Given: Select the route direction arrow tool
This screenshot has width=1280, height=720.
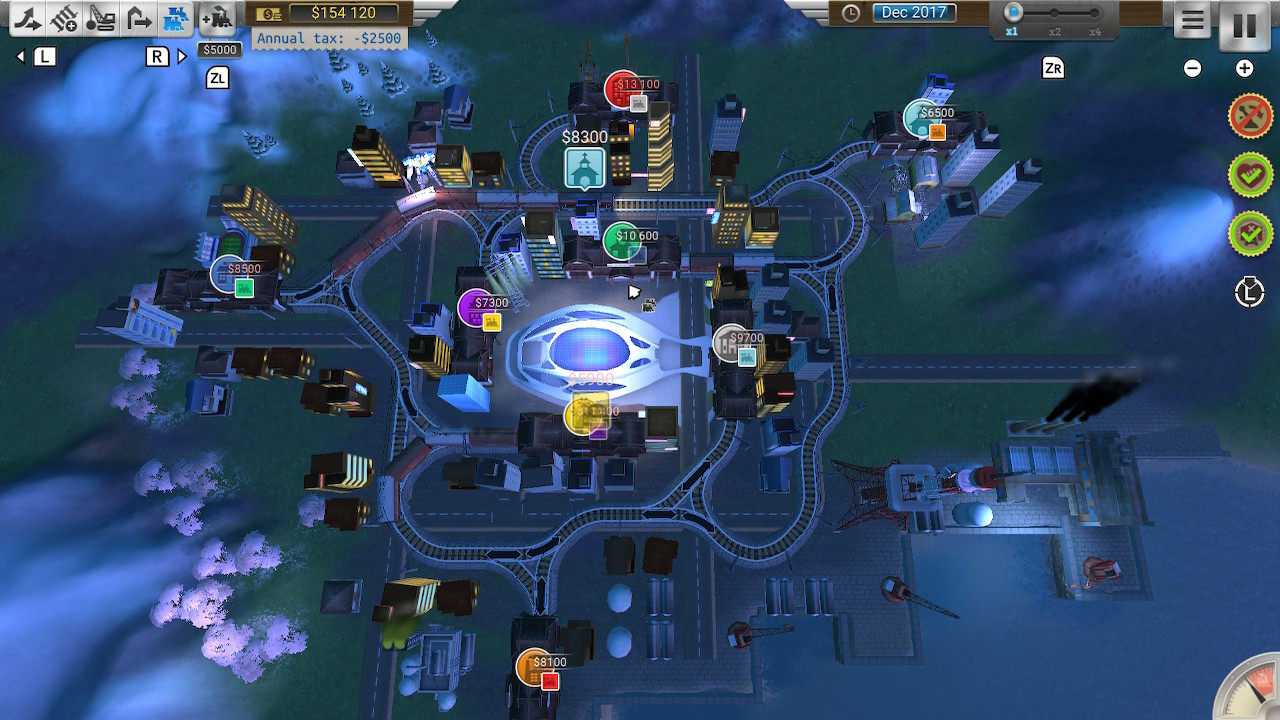Looking at the screenshot, I should pos(138,18).
